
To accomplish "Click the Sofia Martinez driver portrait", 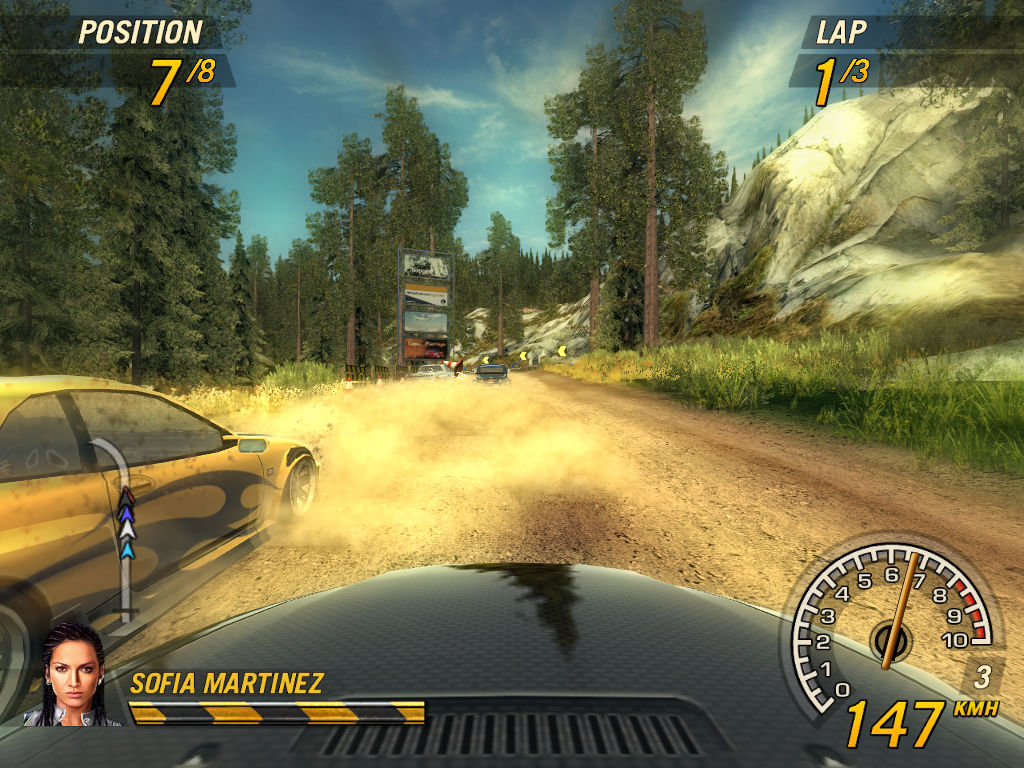I will tap(72, 674).
